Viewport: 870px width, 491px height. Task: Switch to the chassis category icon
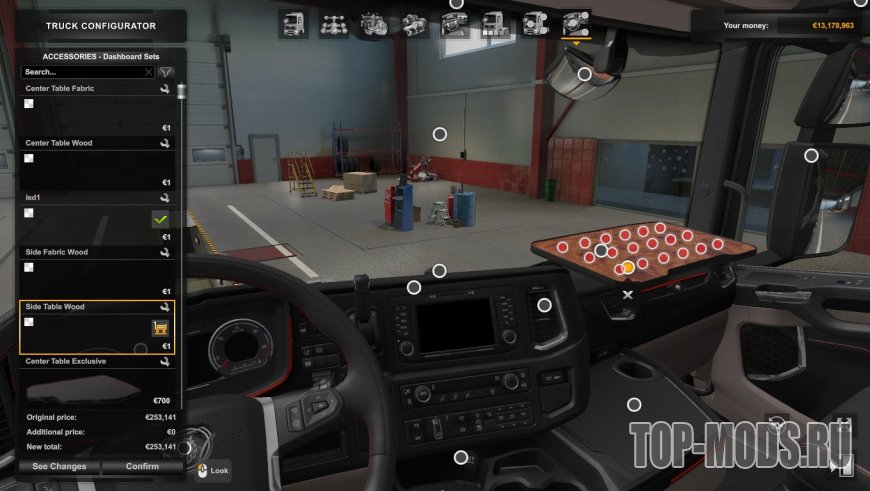[x=334, y=23]
